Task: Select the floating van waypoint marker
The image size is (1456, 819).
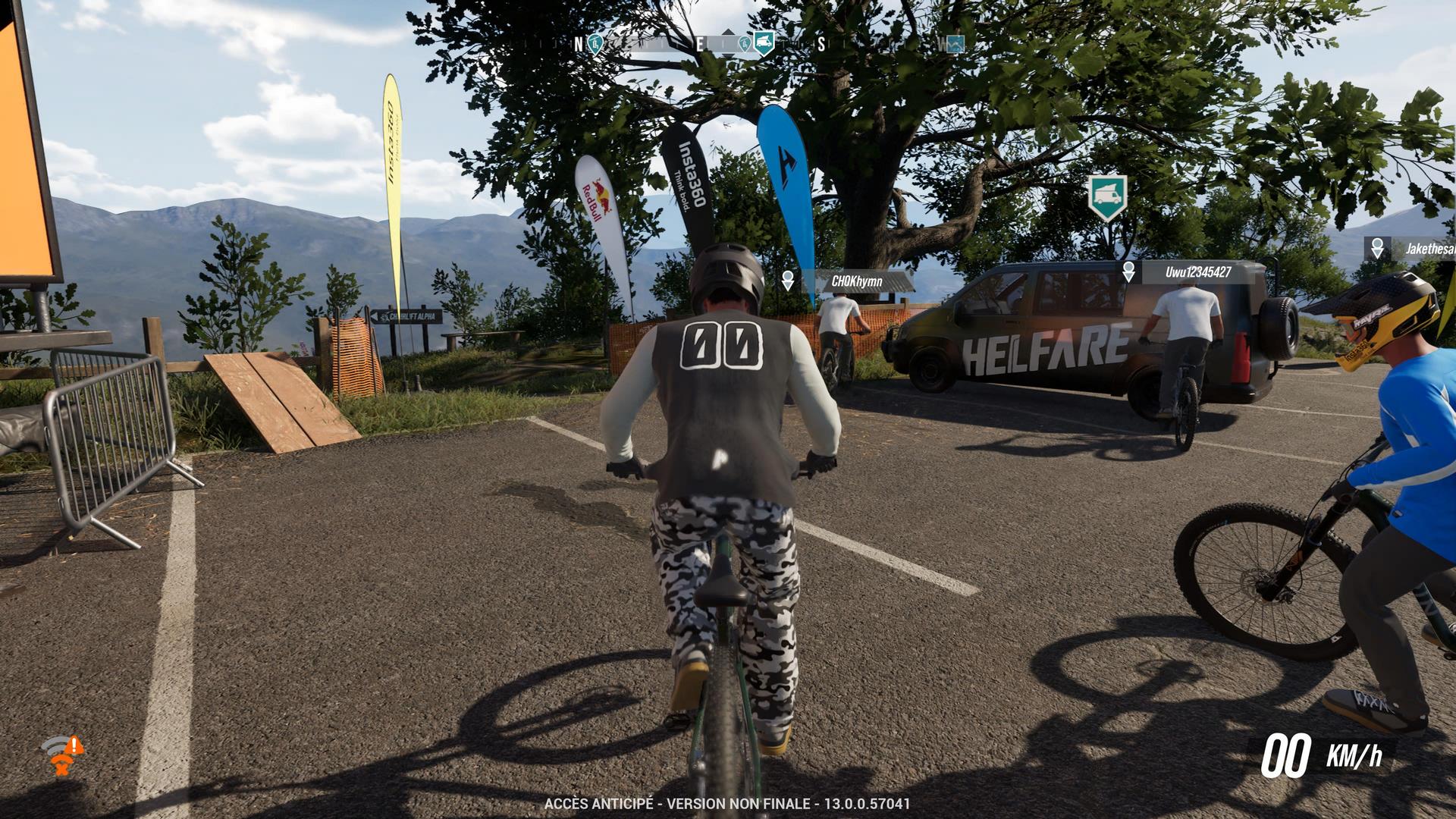Action: click(1107, 196)
